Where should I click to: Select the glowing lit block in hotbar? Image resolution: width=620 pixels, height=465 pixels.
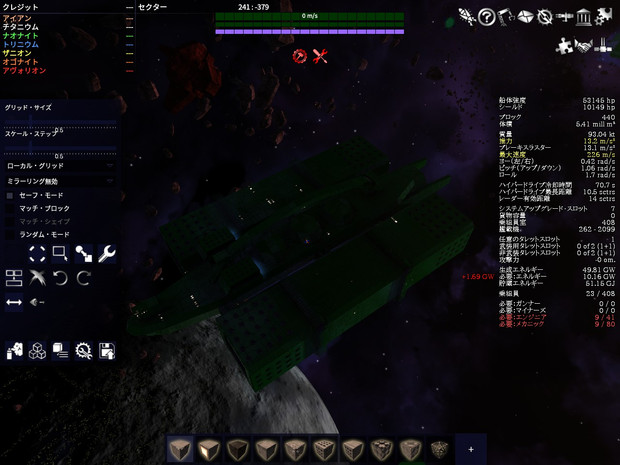coord(208,449)
